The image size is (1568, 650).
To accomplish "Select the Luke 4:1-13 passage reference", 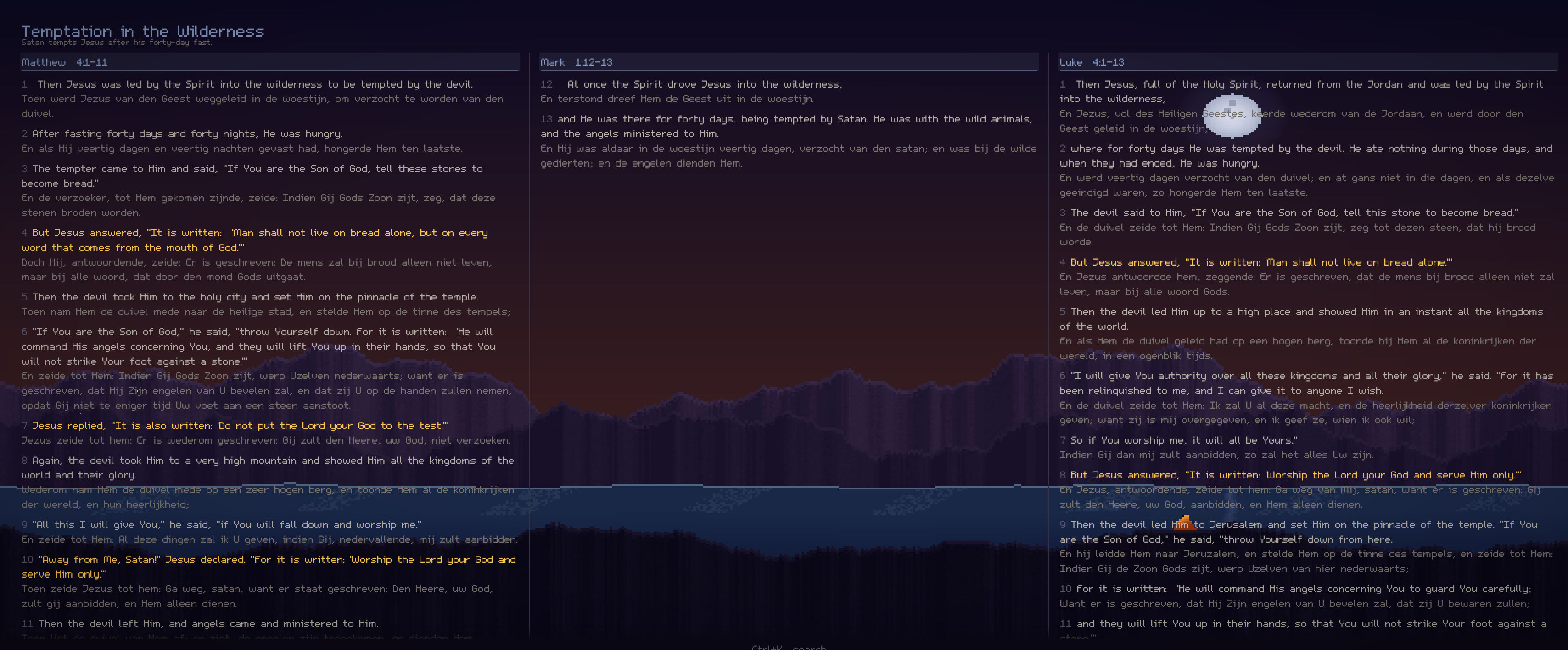I will (1094, 61).
